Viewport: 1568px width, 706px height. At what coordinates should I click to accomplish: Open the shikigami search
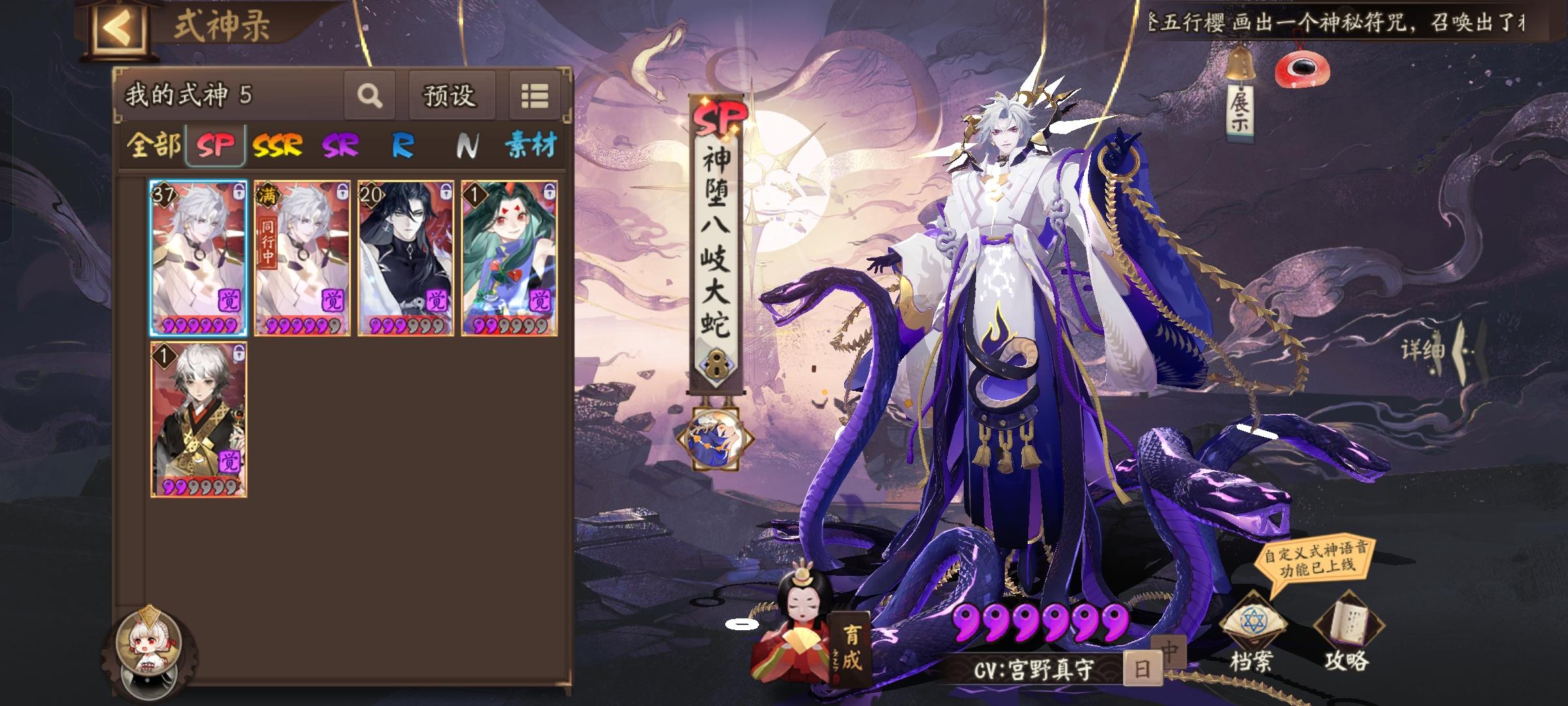point(370,95)
